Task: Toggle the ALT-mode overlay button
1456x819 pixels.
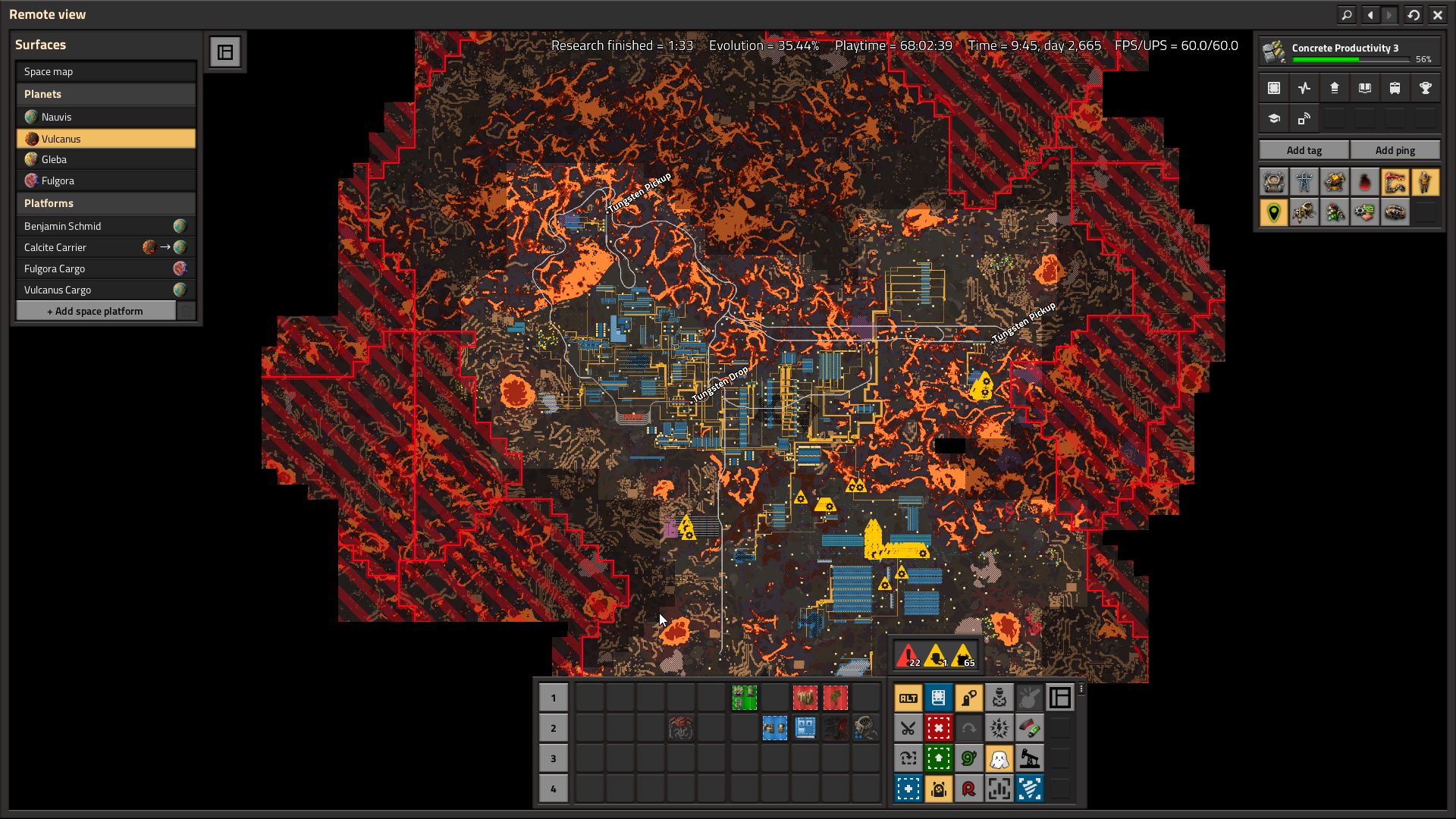Action: (908, 698)
